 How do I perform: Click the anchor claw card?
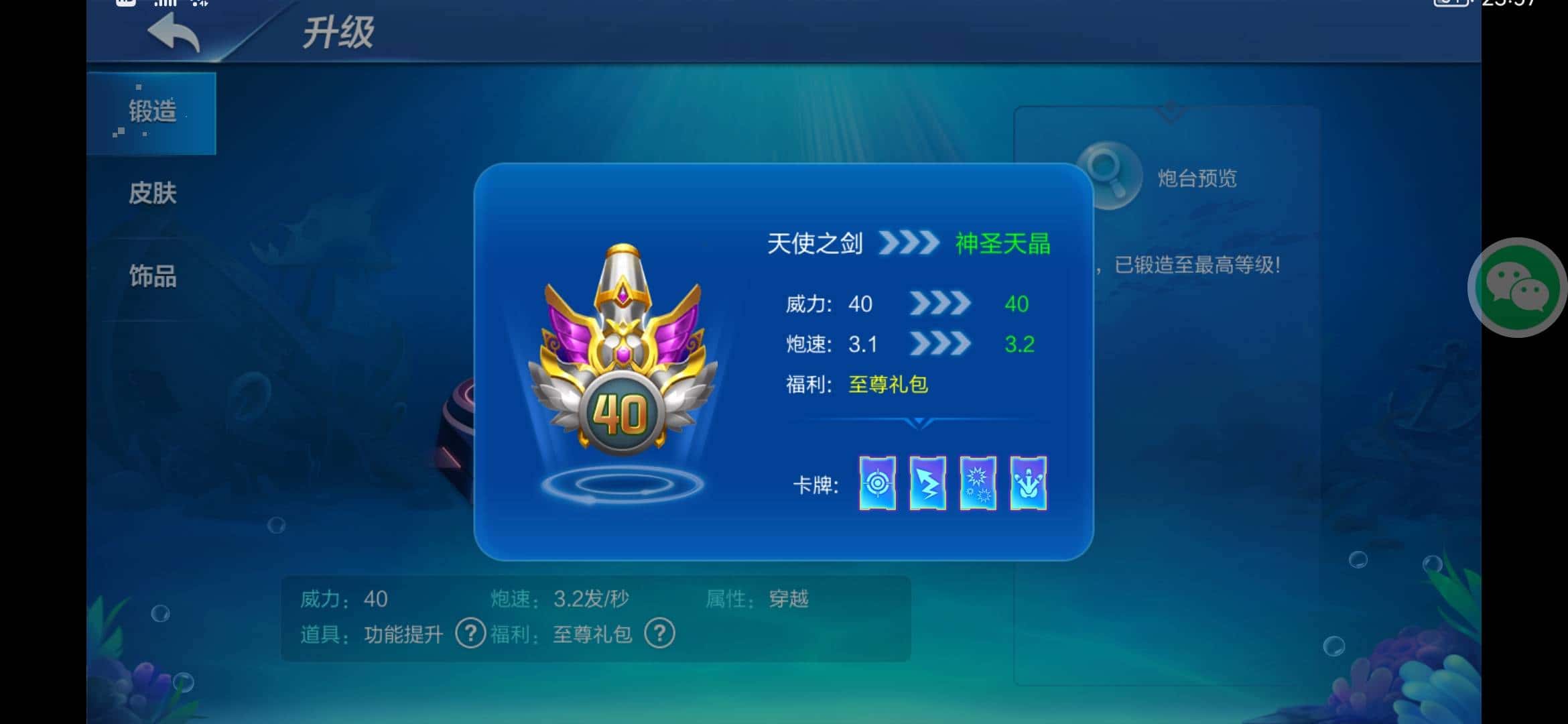(1029, 483)
